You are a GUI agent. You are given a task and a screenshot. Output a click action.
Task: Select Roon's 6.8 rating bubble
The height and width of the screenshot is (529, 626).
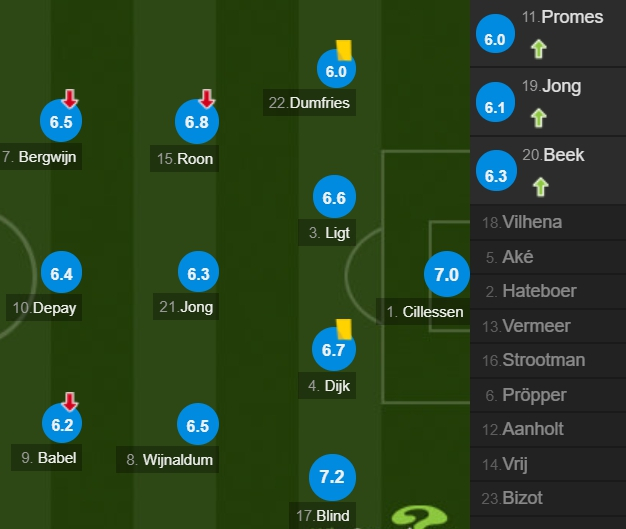pyautogui.click(x=197, y=122)
